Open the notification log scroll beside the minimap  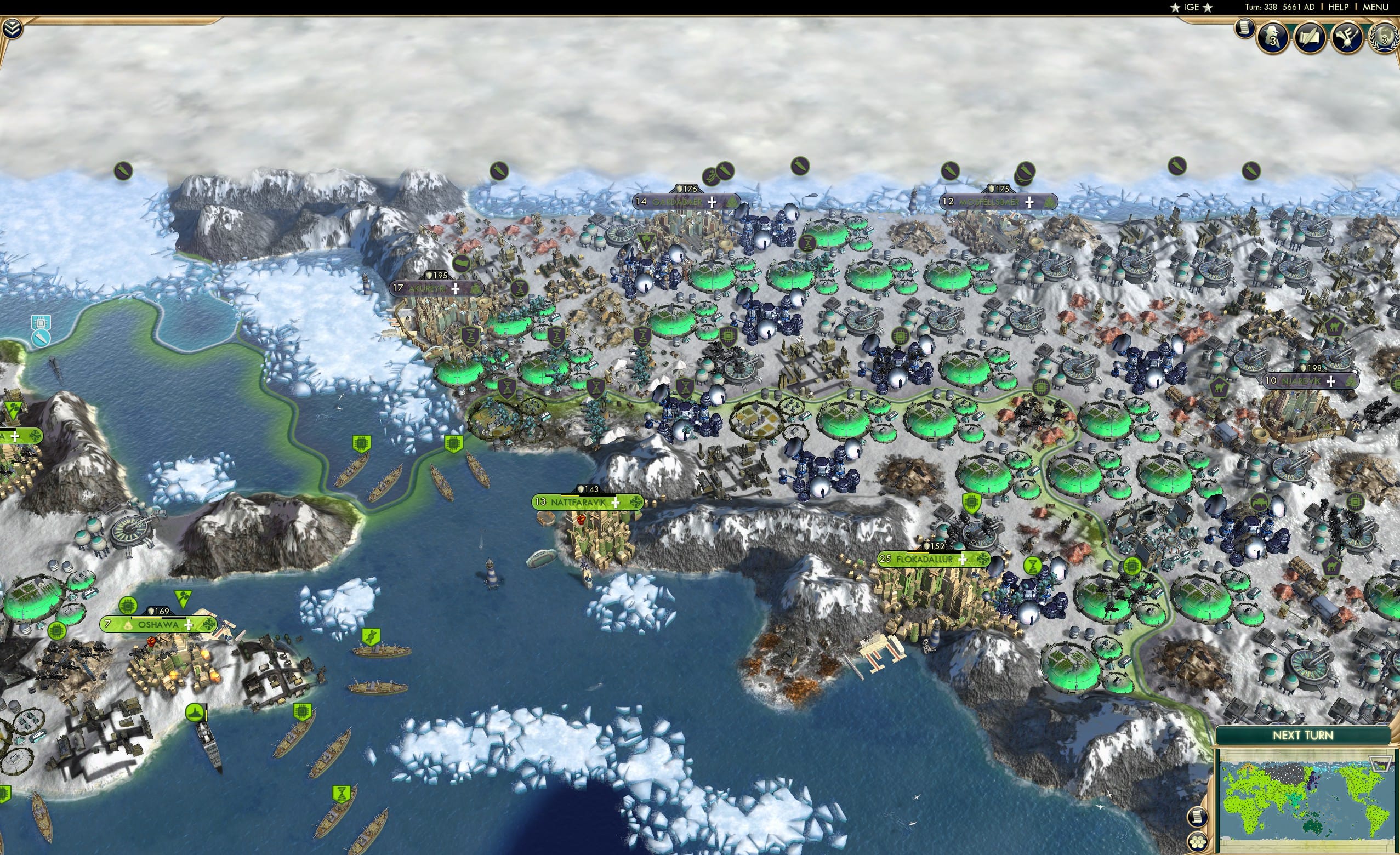coord(1198,817)
